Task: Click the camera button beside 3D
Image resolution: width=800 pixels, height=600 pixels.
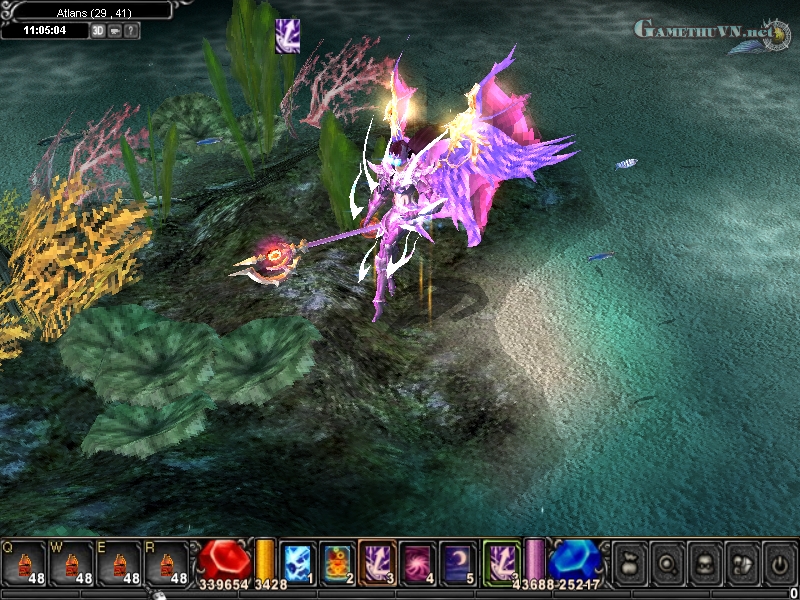Action: [115, 30]
